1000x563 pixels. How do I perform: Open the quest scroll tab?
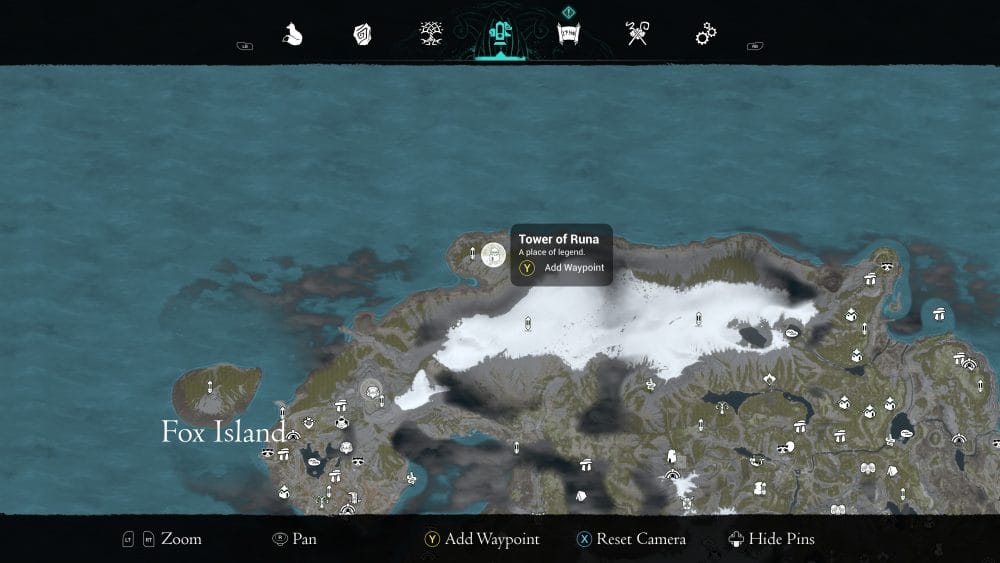[x=569, y=35]
